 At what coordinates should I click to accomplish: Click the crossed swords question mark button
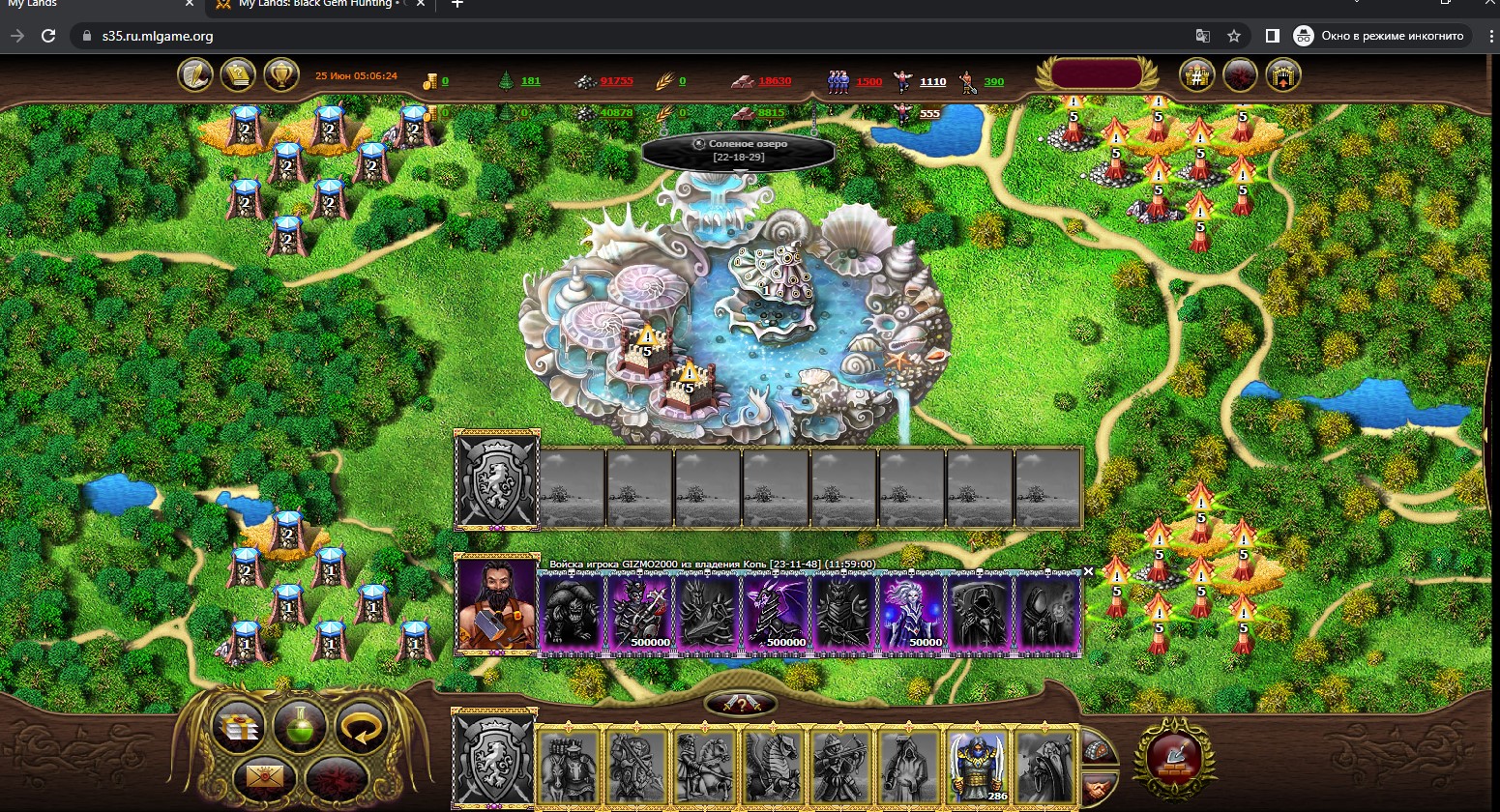(x=740, y=704)
